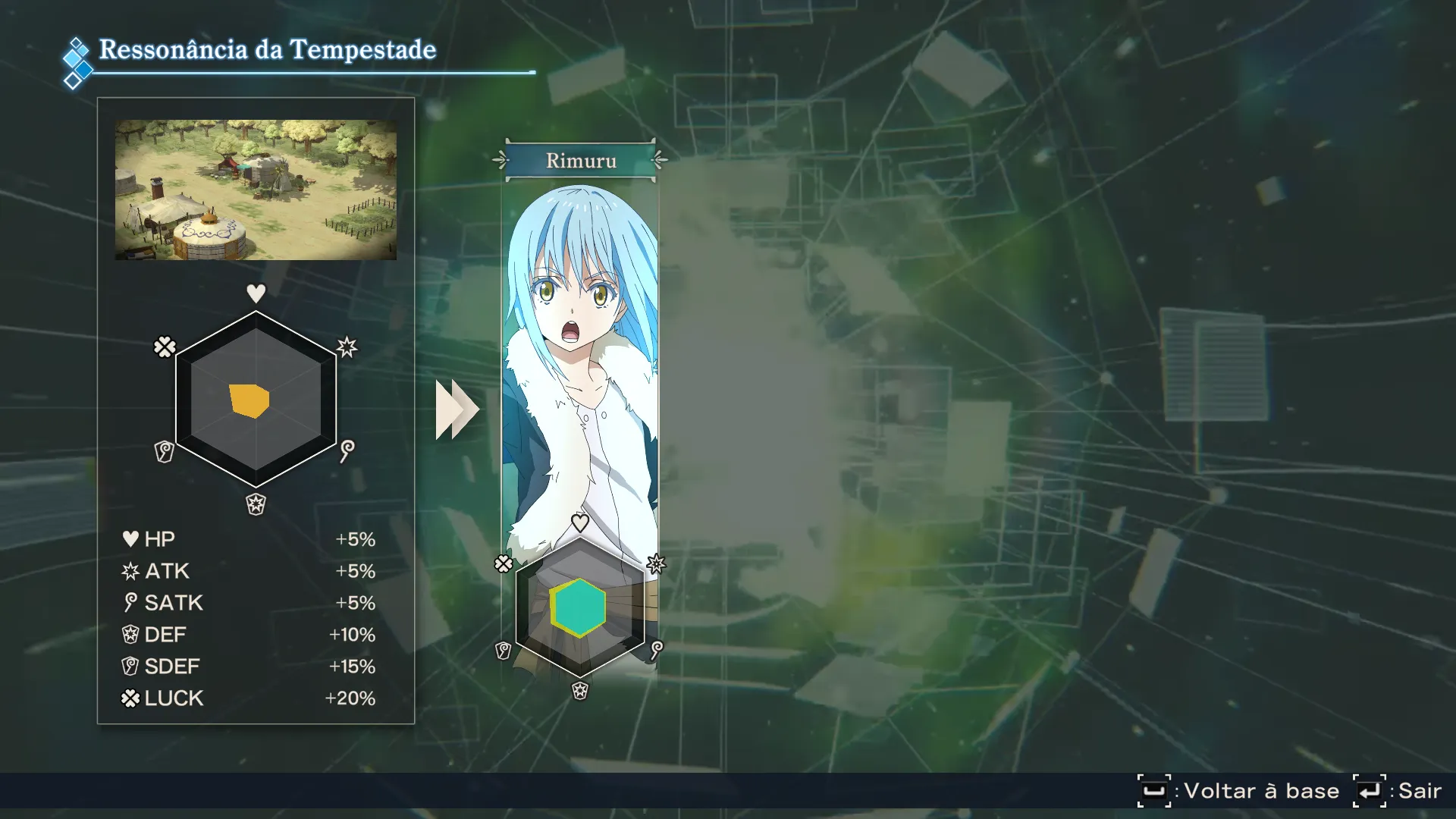This screenshot has width=1456, height=819.
Task: Click the Rimuru name banner
Action: click(x=581, y=161)
